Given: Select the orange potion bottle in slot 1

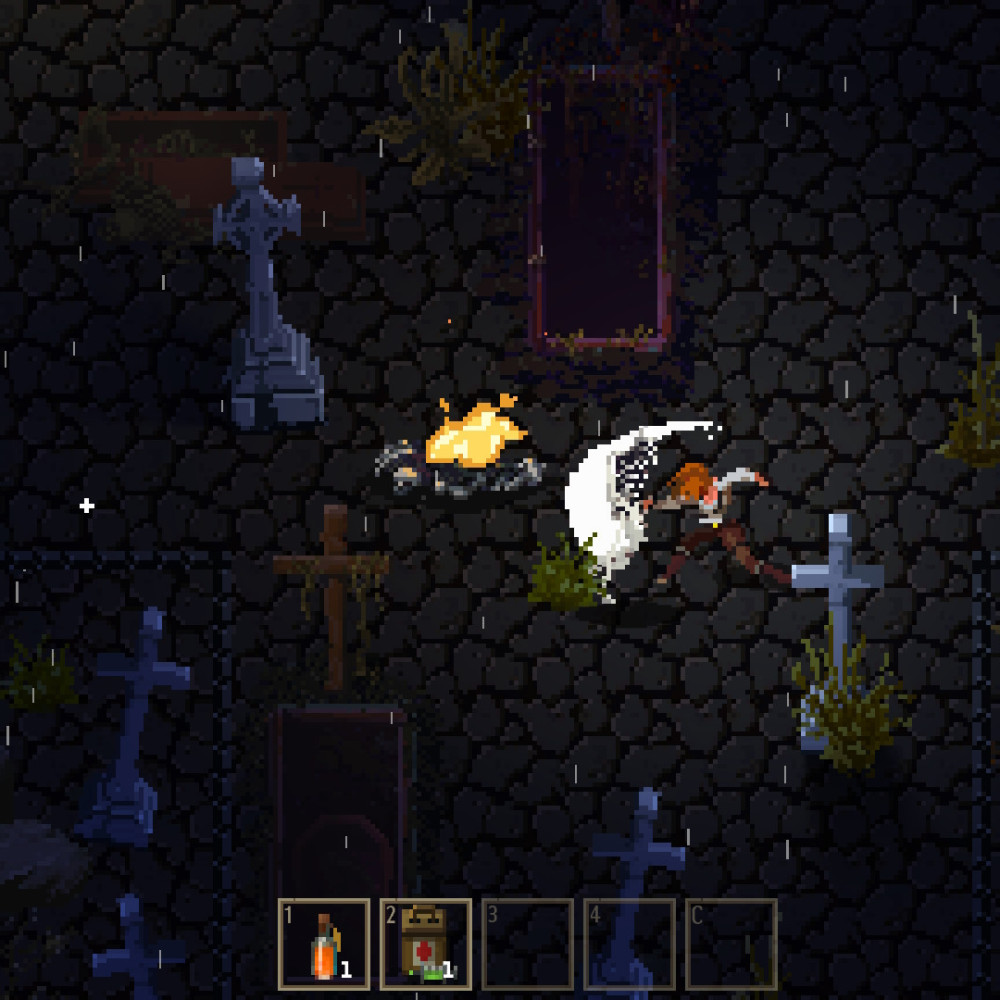Looking at the screenshot, I should tap(324, 944).
